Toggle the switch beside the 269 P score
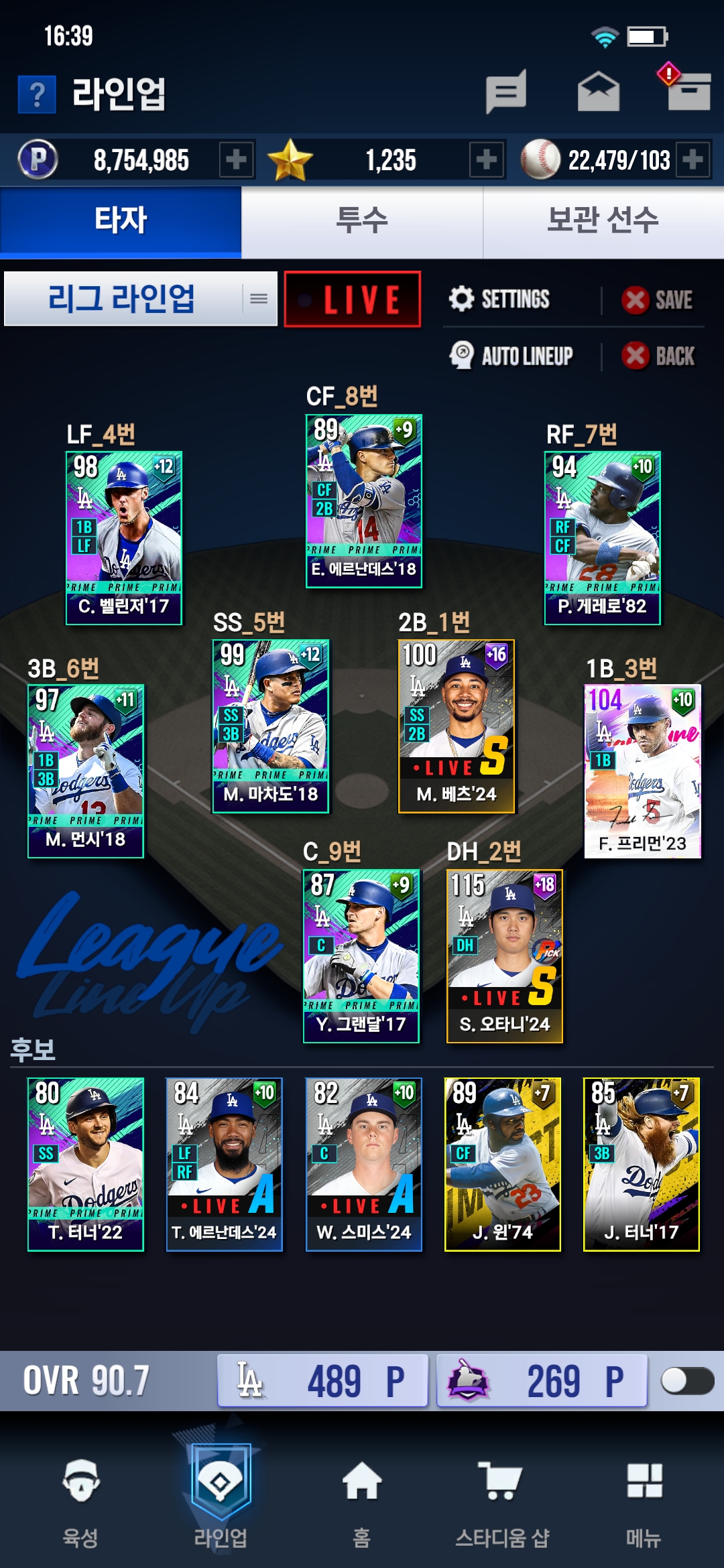Image resolution: width=724 pixels, height=1568 pixels. (686, 1380)
